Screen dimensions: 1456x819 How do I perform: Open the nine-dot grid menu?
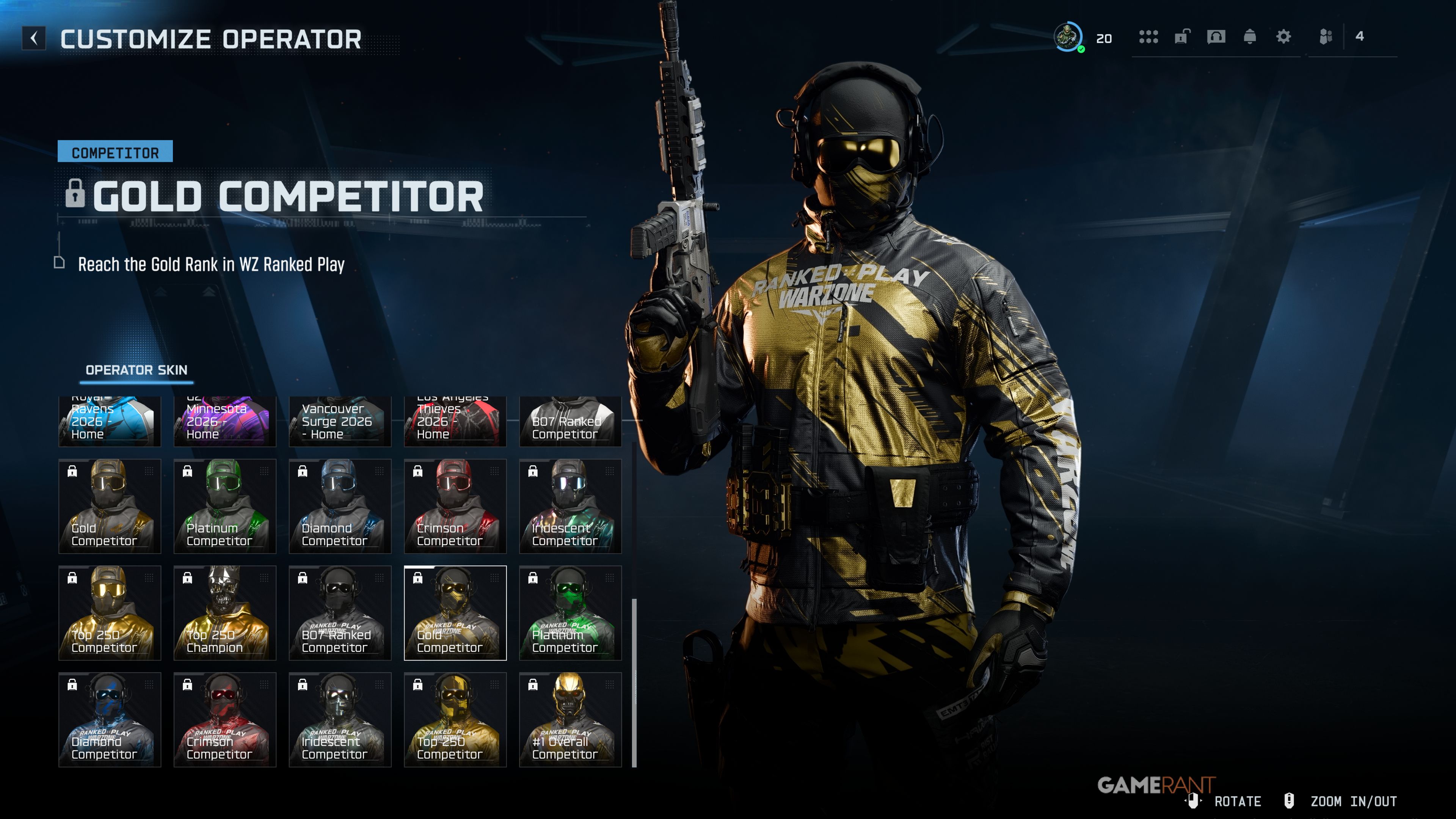coord(1148,37)
